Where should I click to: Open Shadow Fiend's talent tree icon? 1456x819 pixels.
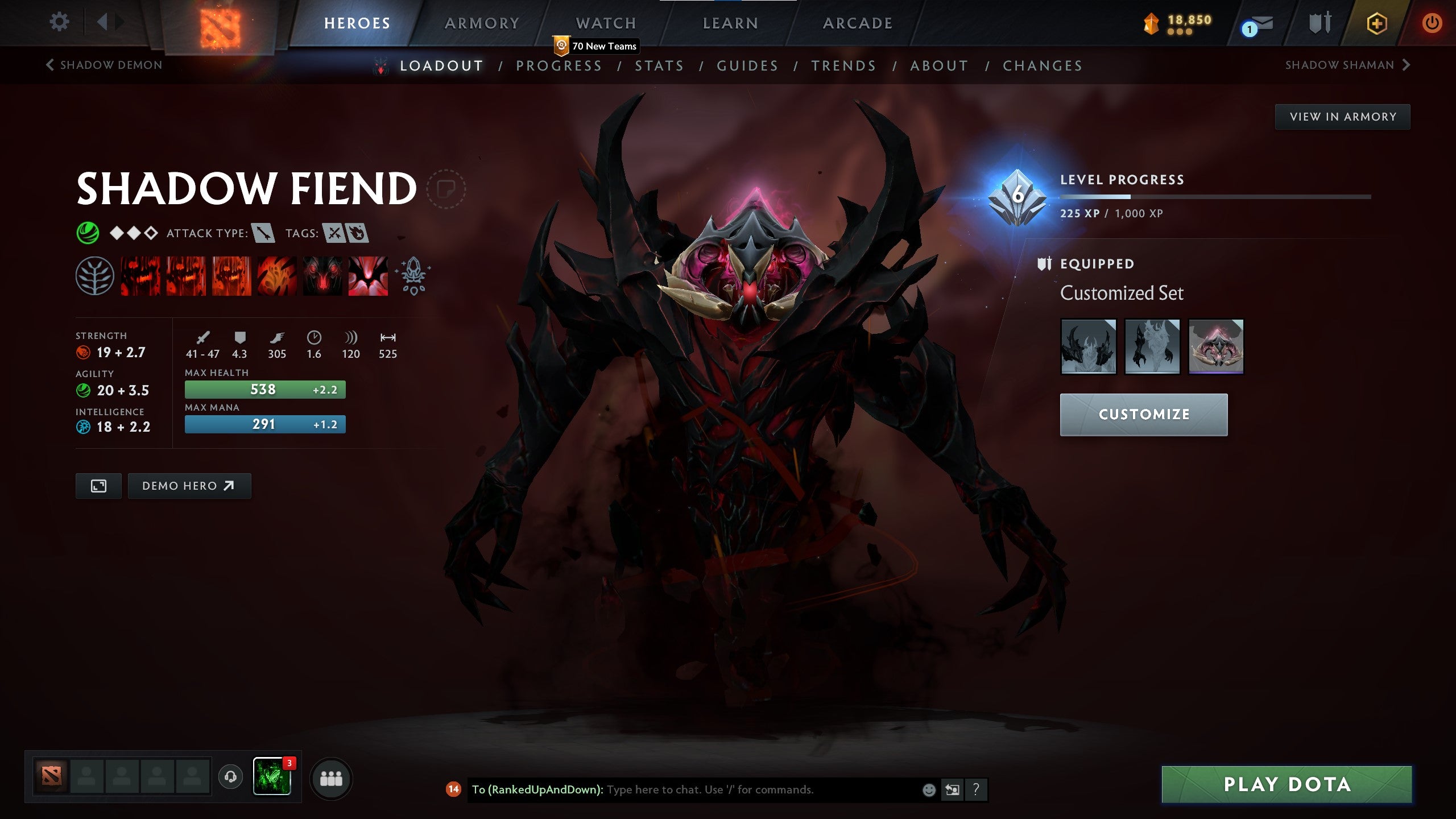pyautogui.click(x=96, y=277)
